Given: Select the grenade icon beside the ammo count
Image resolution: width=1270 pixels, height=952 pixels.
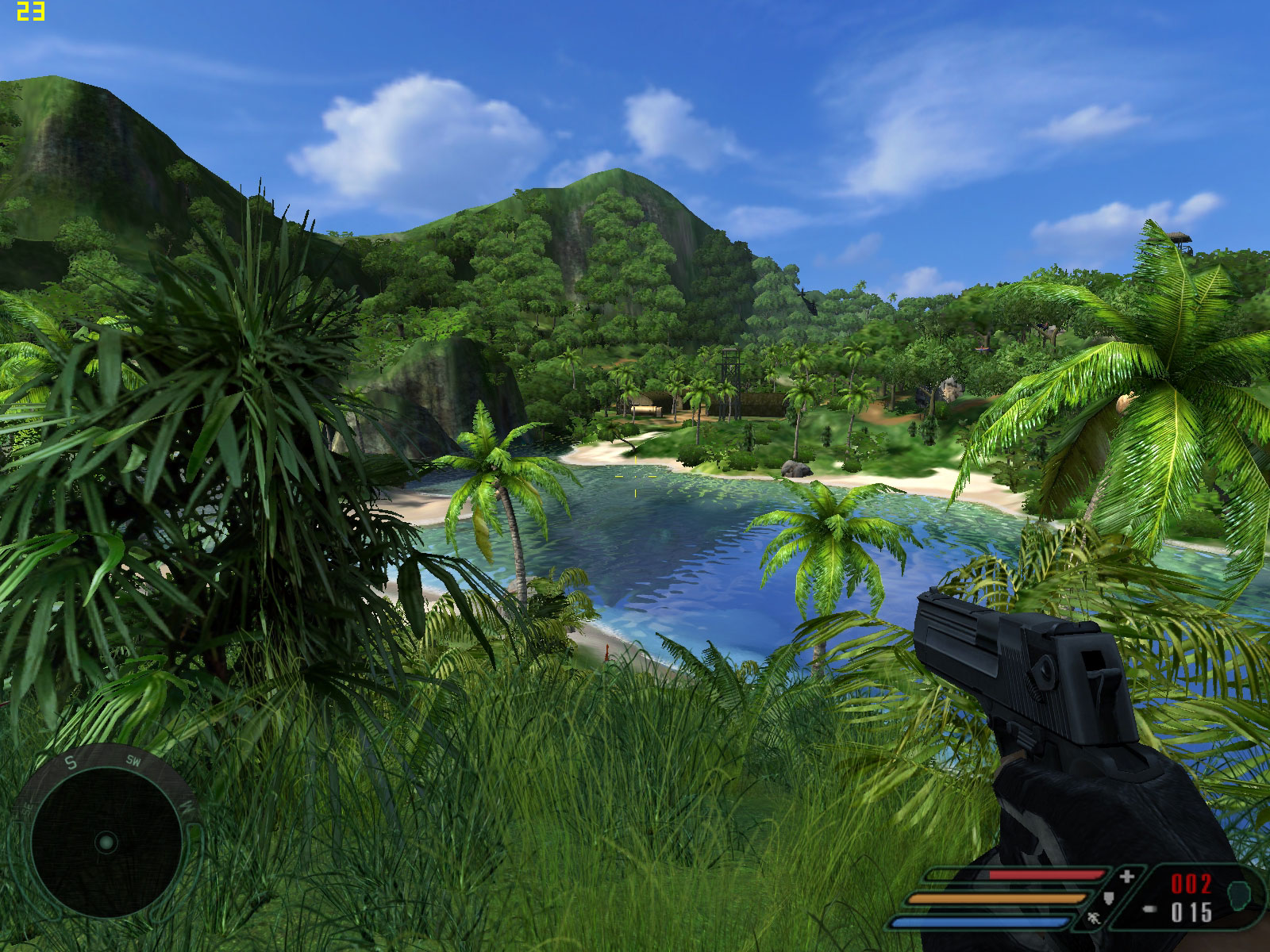Looking at the screenshot, I should click(x=1239, y=896).
